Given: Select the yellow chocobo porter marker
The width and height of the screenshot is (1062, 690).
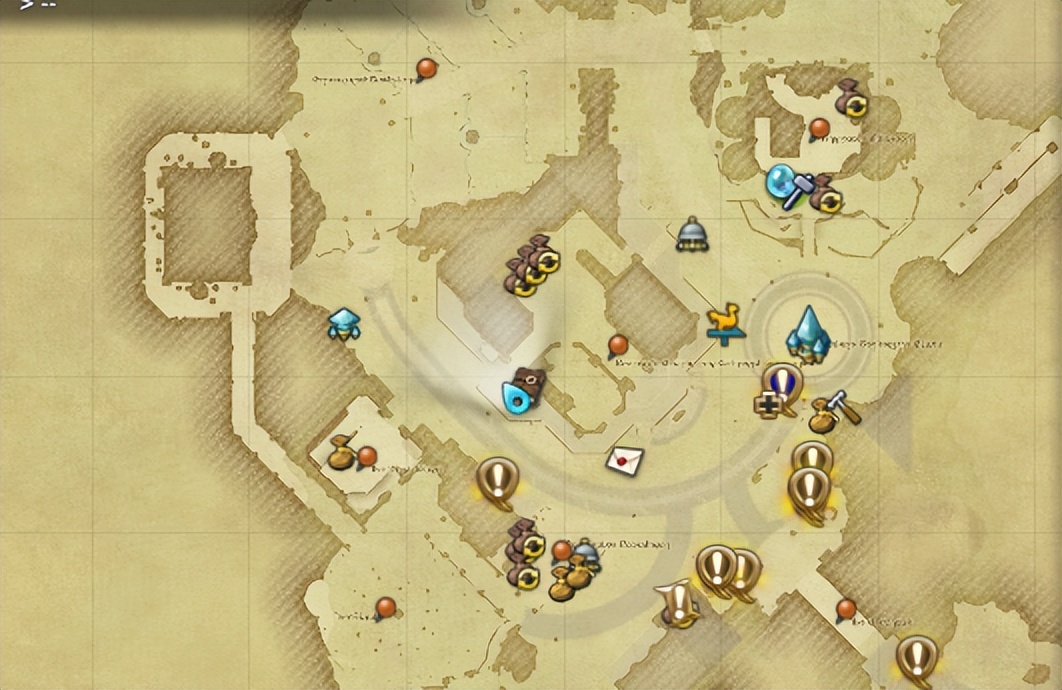Looking at the screenshot, I should (x=726, y=323).
